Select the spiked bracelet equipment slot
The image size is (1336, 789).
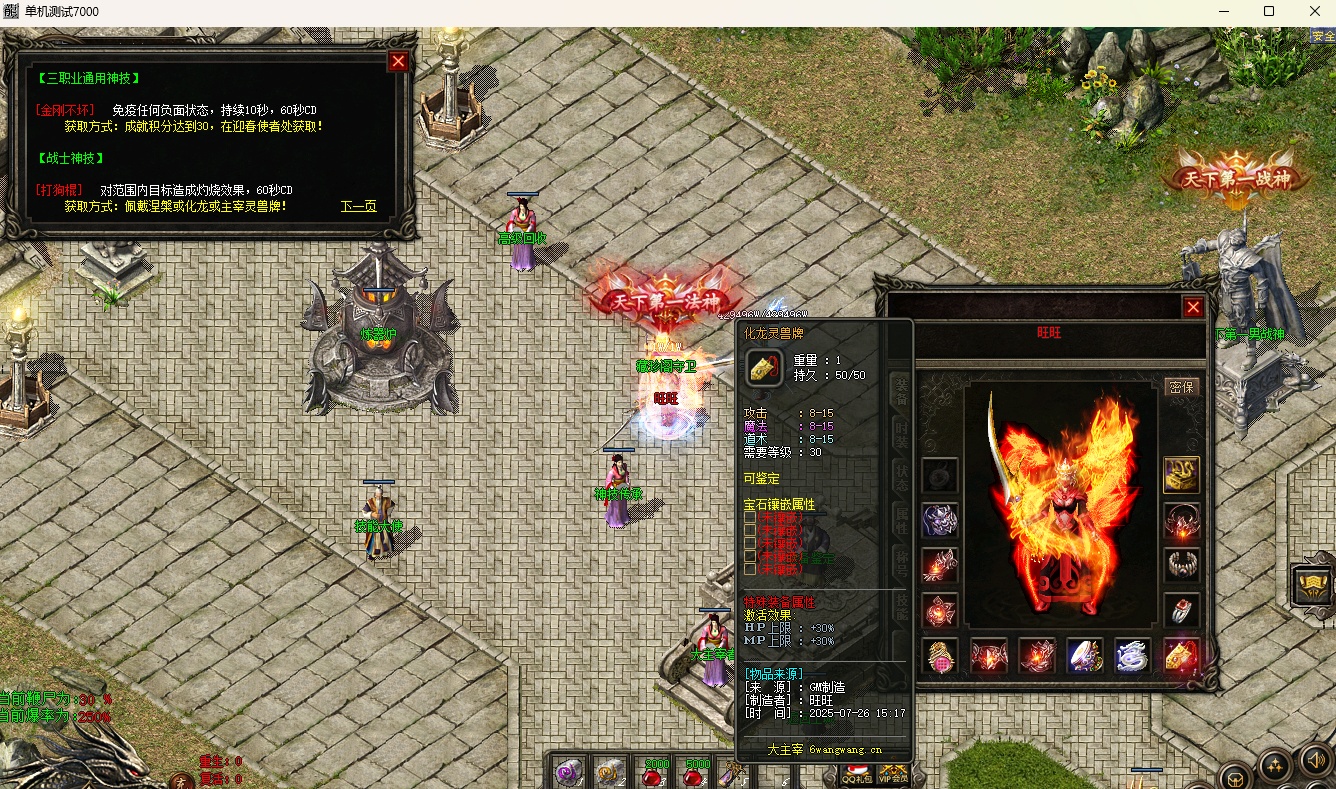1182,564
